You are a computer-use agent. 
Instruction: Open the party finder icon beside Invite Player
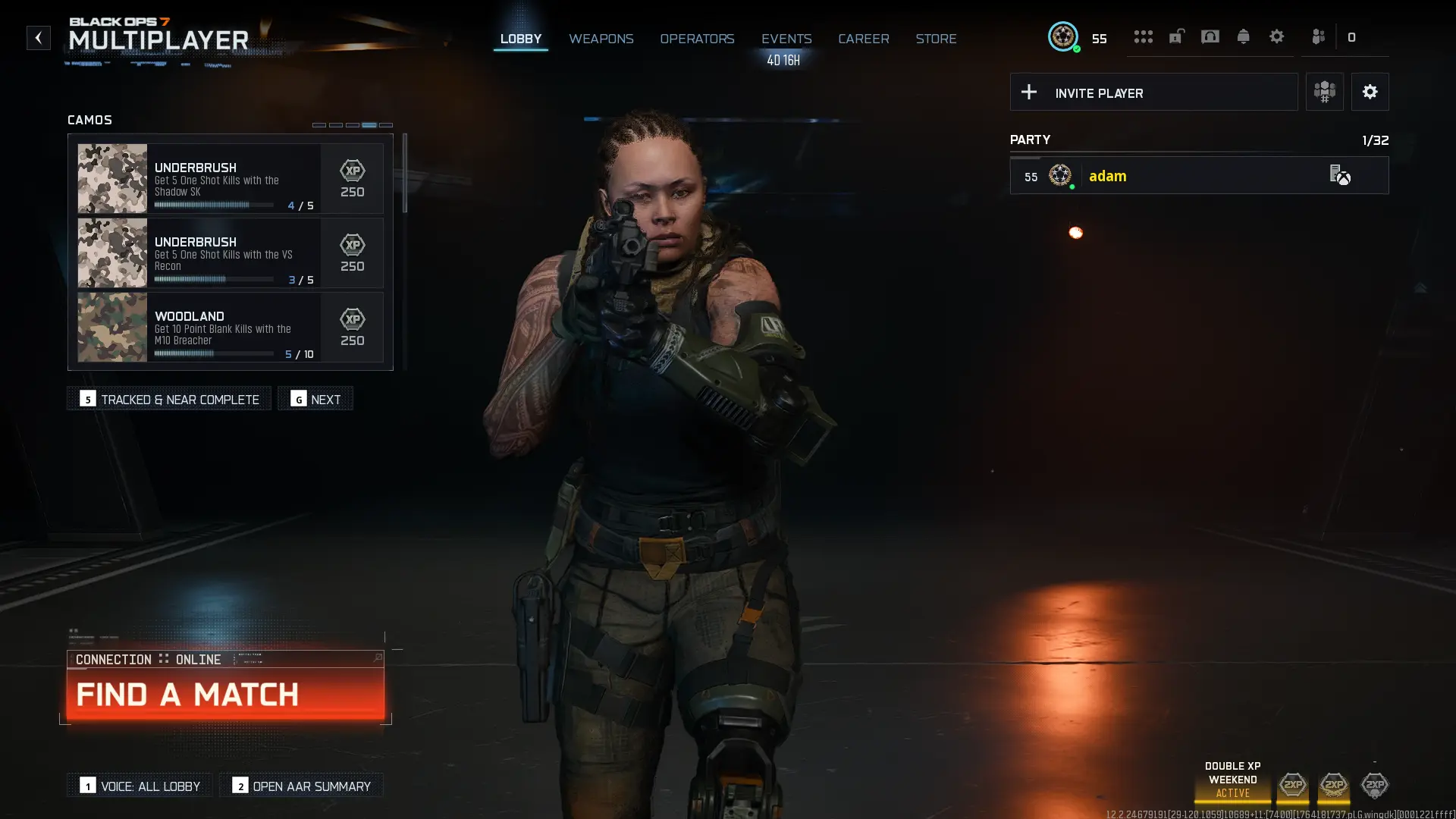[x=1324, y=92]
